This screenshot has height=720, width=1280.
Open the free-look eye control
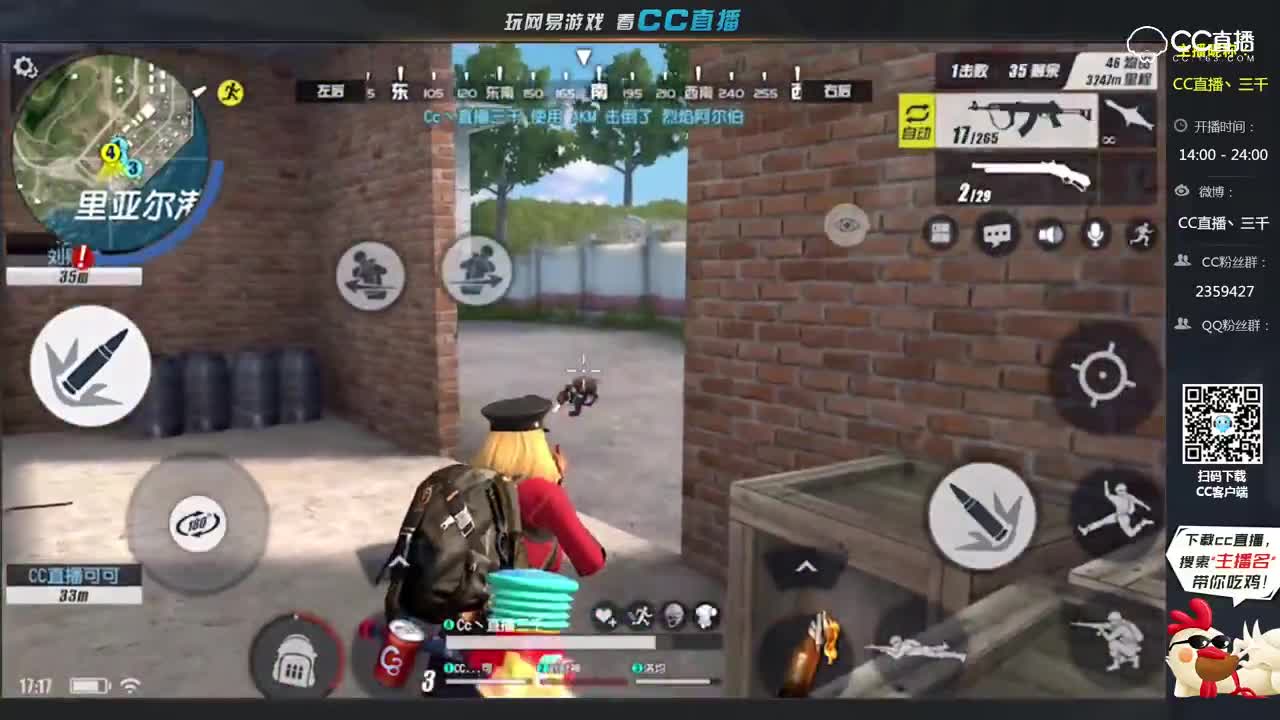846,226
